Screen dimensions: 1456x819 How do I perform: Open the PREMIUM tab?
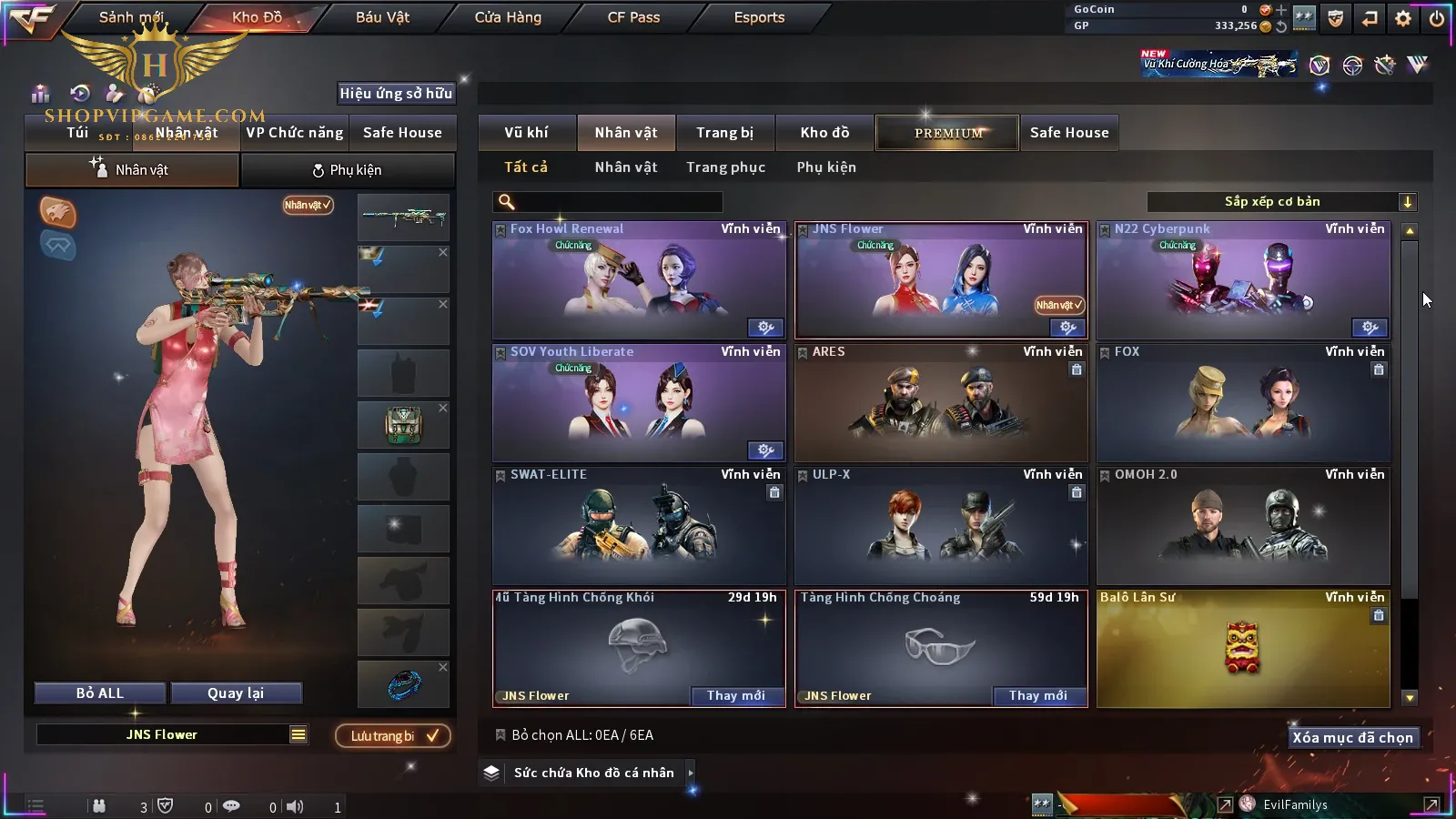947,133
